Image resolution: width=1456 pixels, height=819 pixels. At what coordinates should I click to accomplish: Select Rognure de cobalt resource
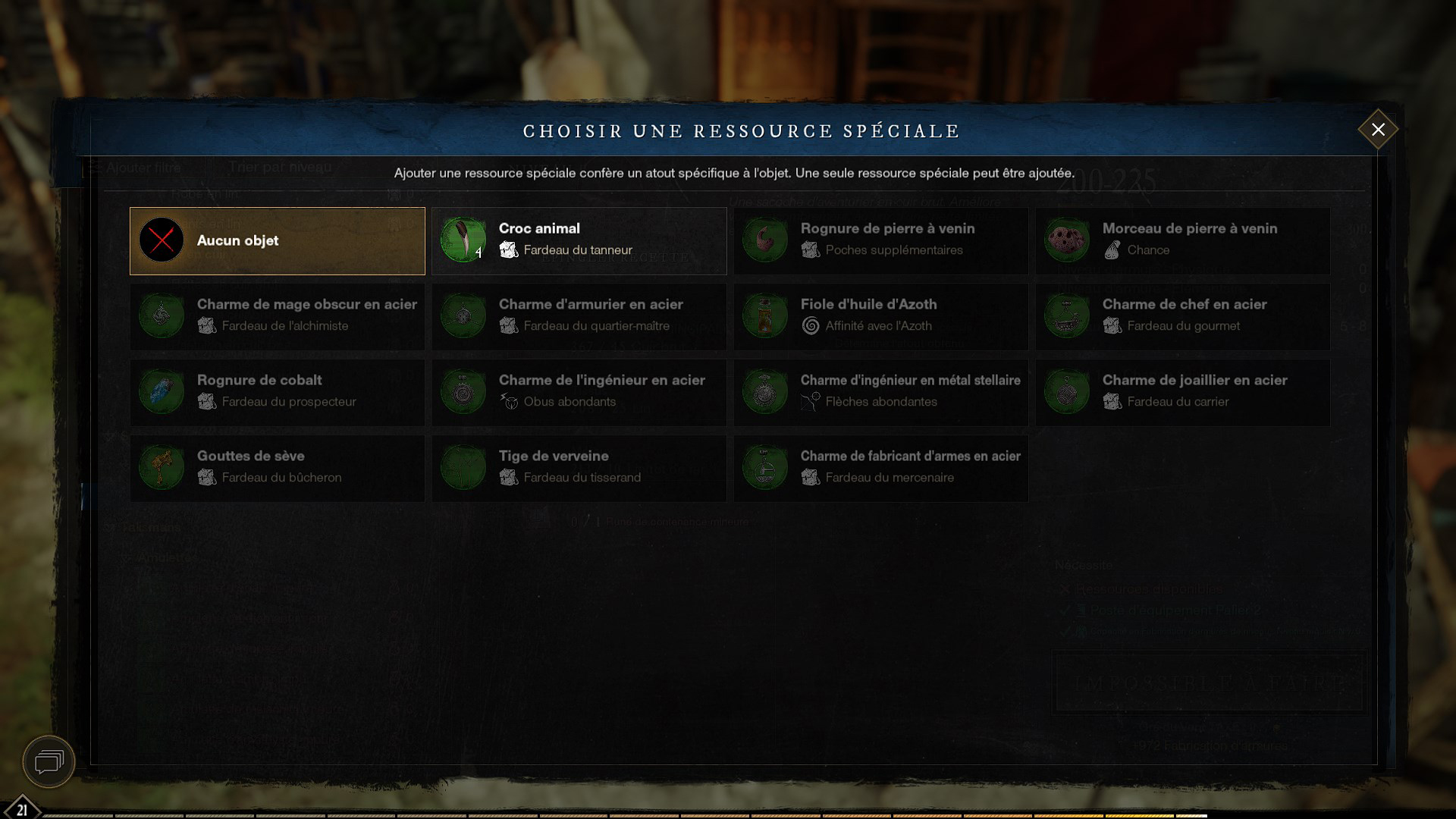277,392
